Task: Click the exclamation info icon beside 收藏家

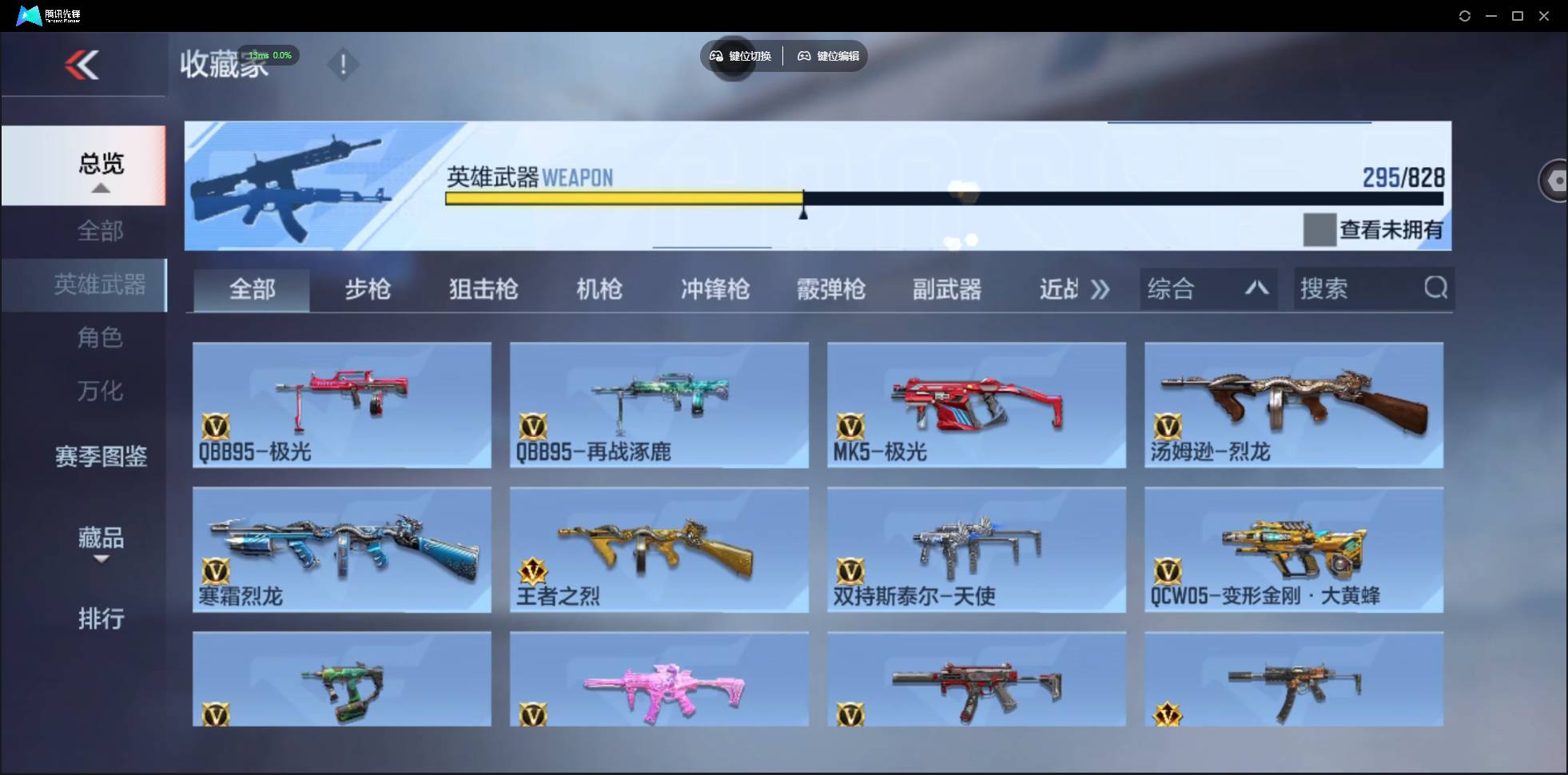Action: click(344, 64)
